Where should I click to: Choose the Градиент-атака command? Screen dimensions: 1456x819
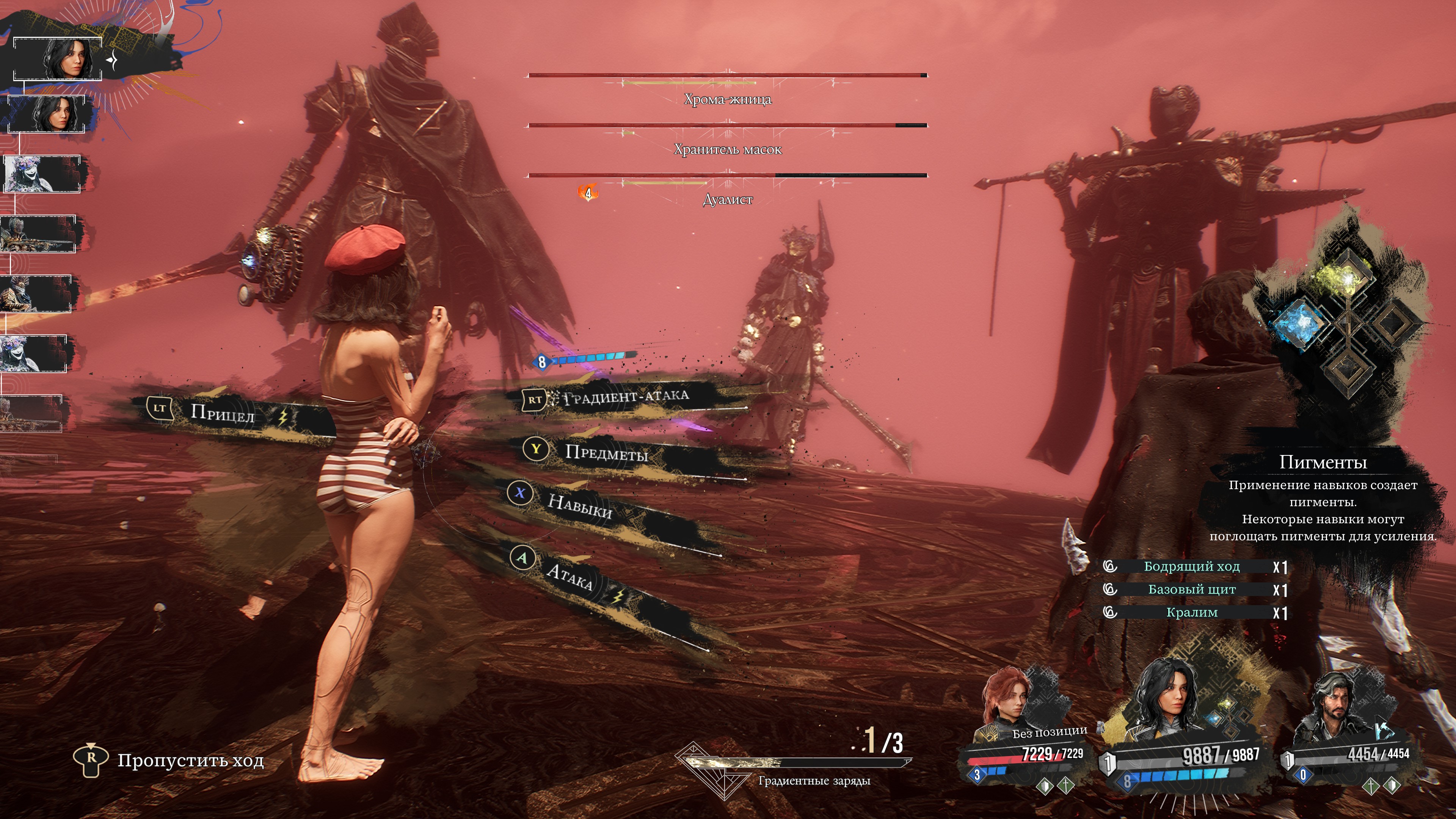point(626,397)
